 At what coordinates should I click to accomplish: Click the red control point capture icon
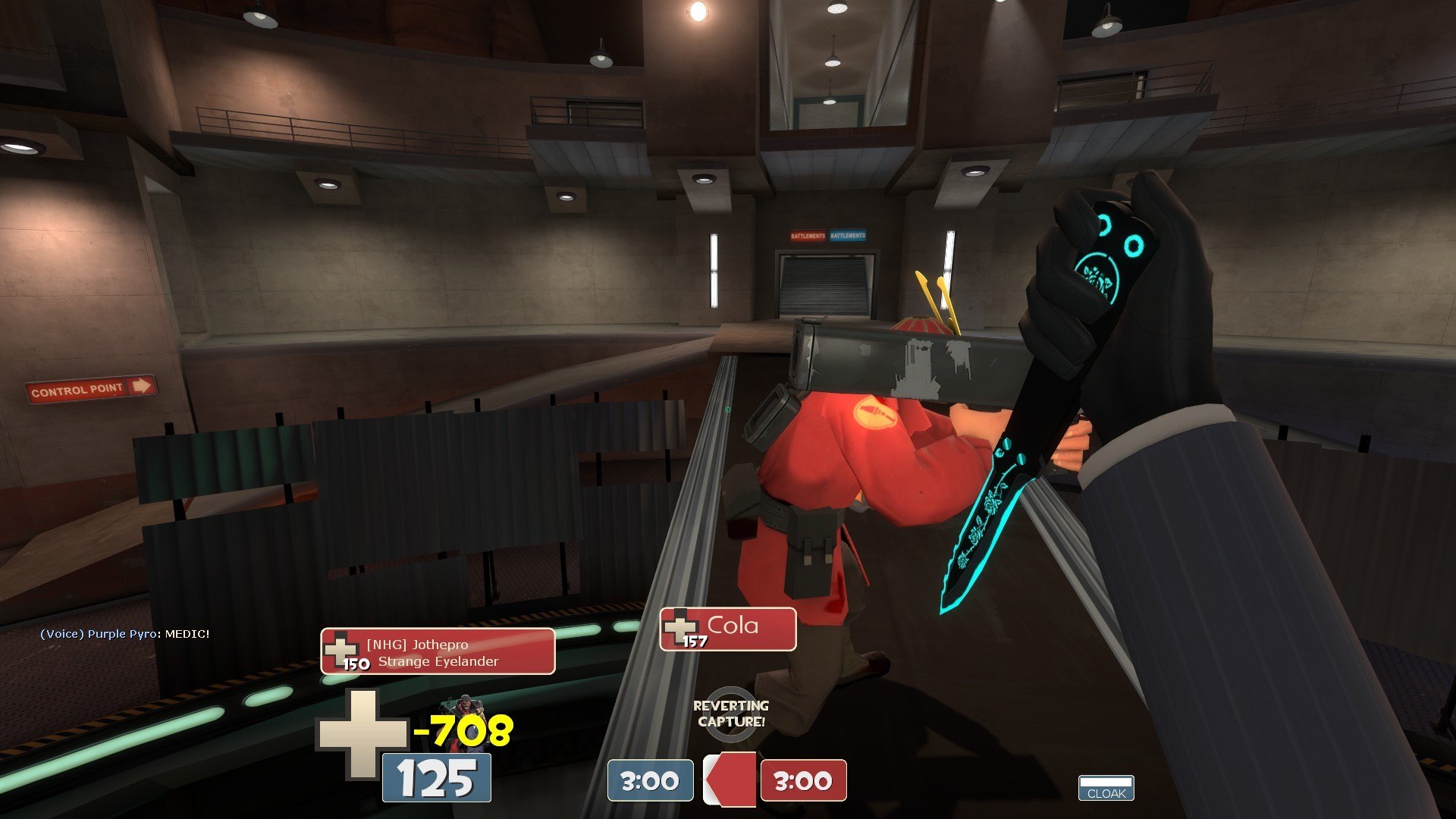[x=730, y=779]
